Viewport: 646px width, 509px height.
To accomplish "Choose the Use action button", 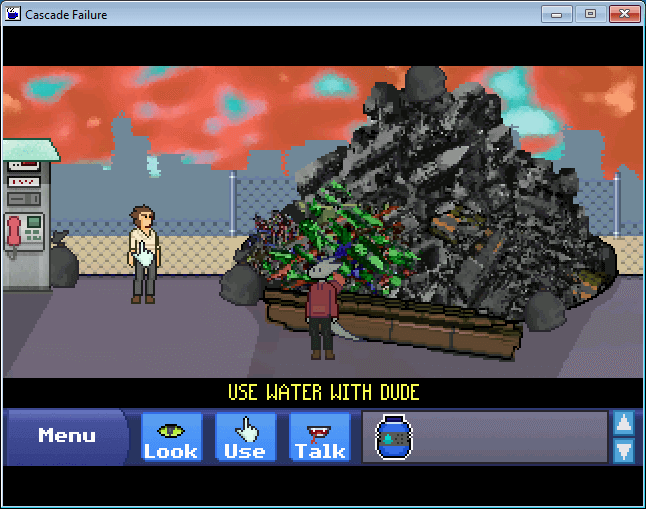I will [x=245, y=438].
